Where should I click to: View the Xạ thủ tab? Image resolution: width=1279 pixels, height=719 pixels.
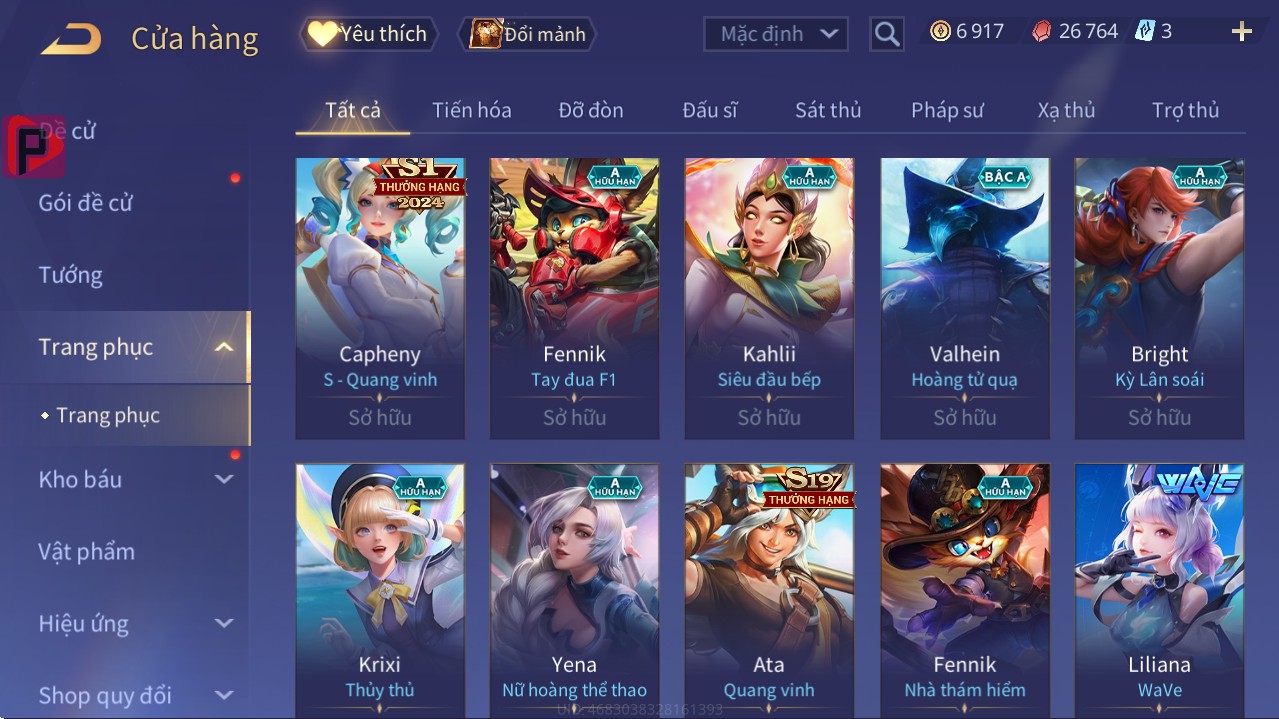pyautogui.click(x=1066, y=110)
